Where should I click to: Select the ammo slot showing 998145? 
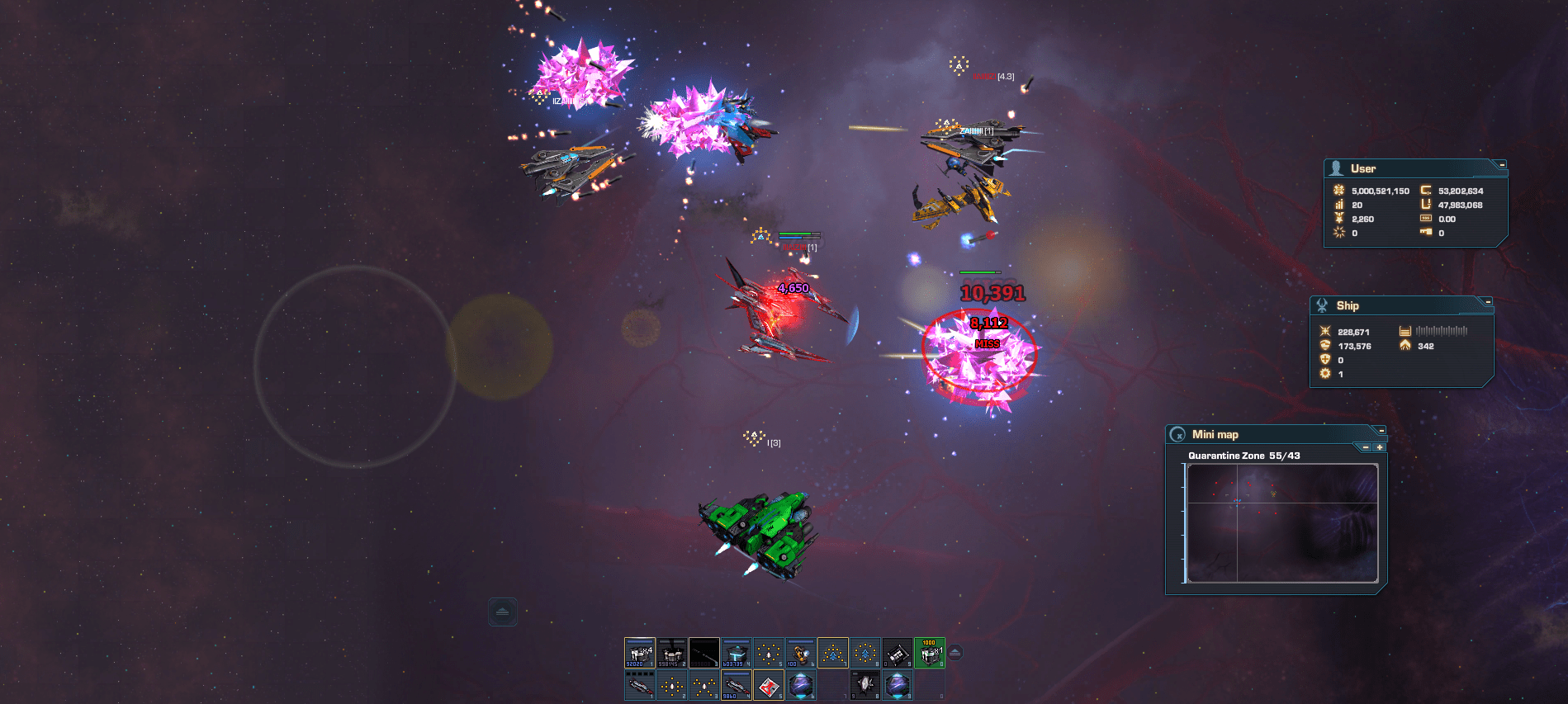pyautogui.click(x=671, y=653)
